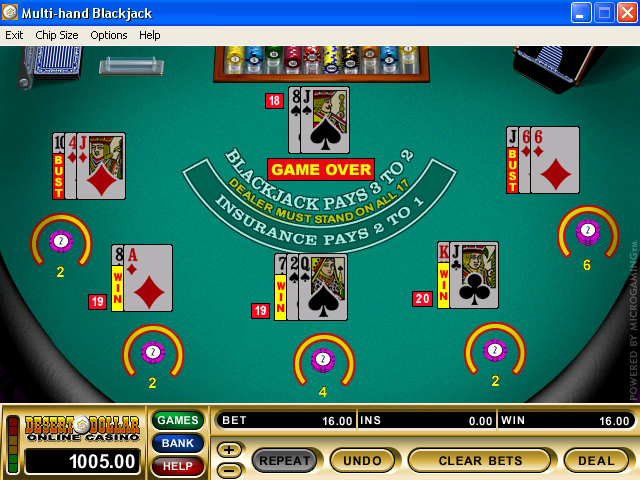
Task: Clear all bets from the table
Action: (x=479, y=460)
